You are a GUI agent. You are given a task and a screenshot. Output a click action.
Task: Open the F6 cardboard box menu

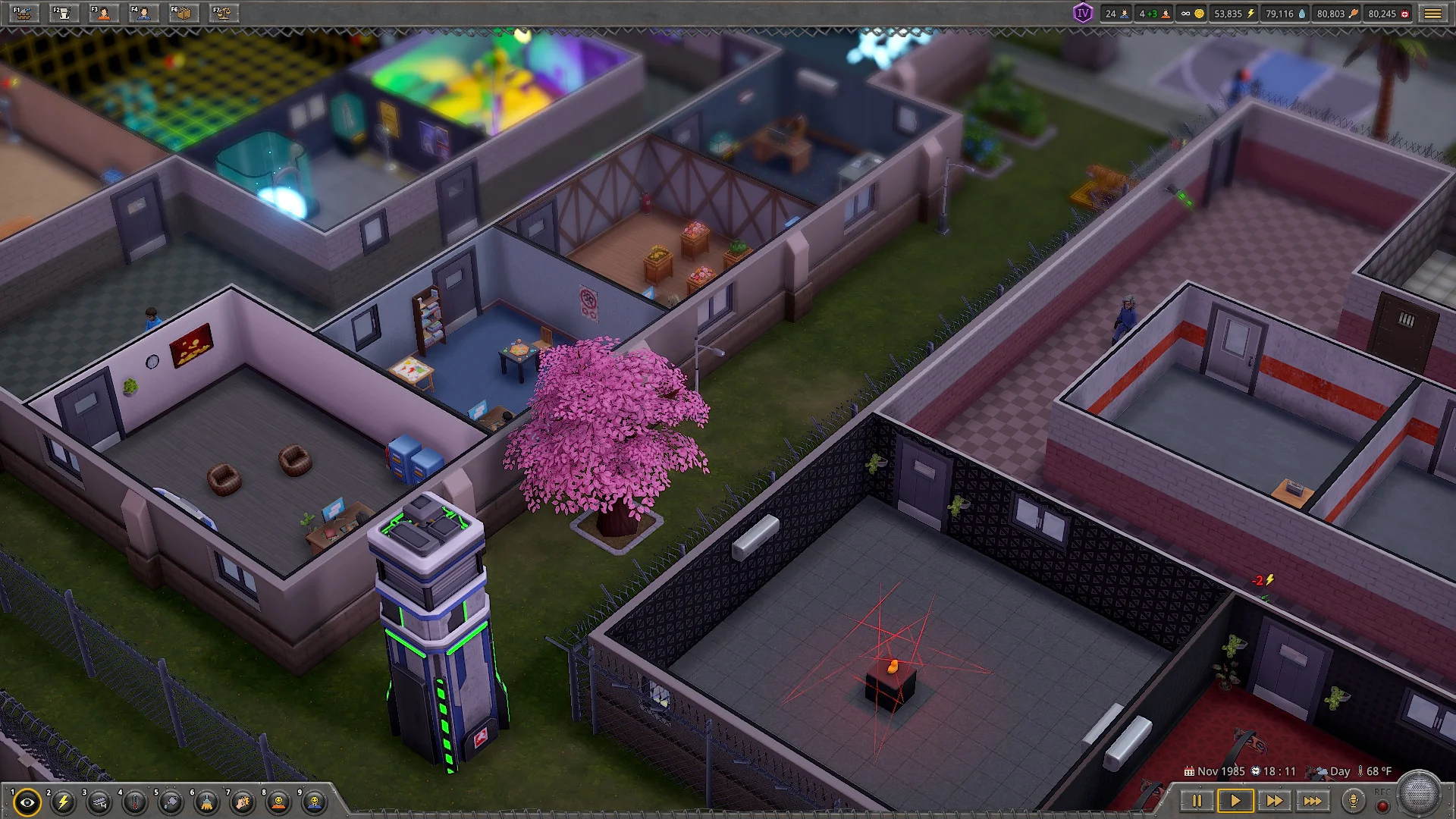(x=184, y=13)
